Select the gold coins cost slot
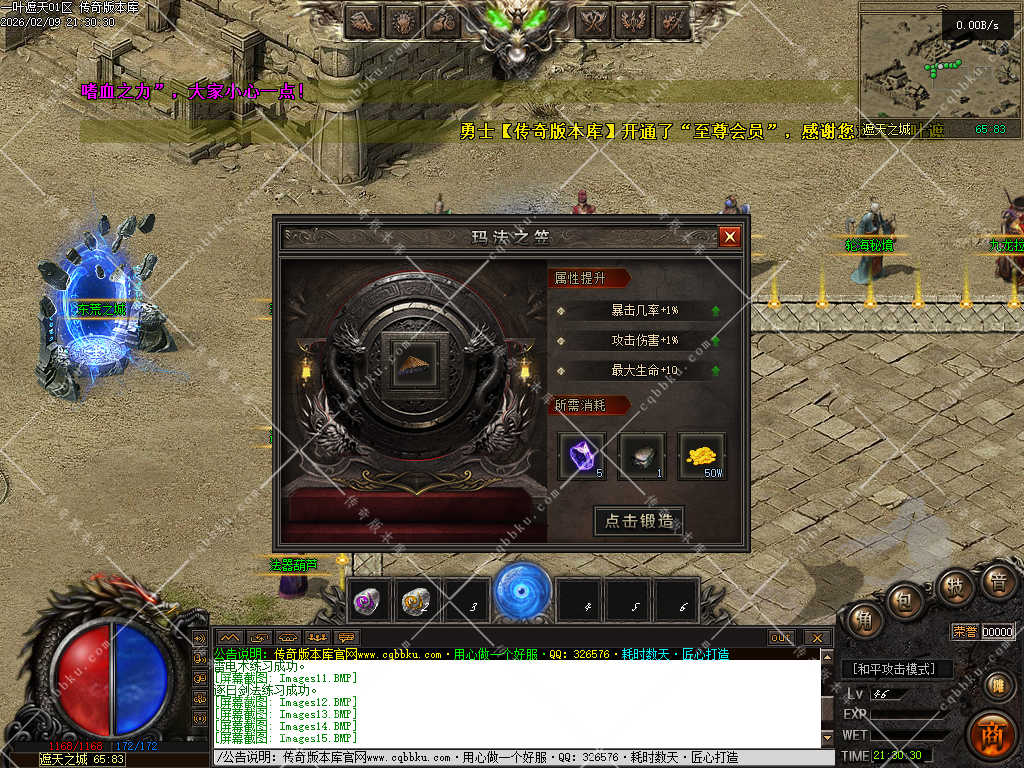This screenshot has width=1024, height=768. tap(701, 456)
